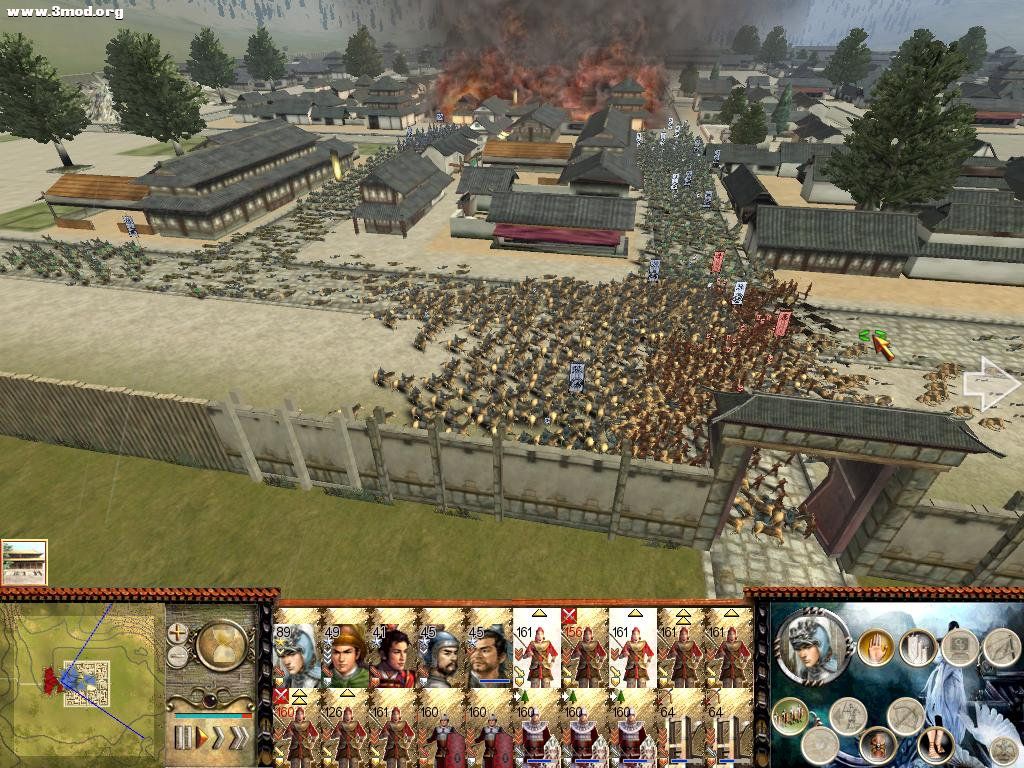Click the white arrow at screen edge

click(x=989, y=385)
